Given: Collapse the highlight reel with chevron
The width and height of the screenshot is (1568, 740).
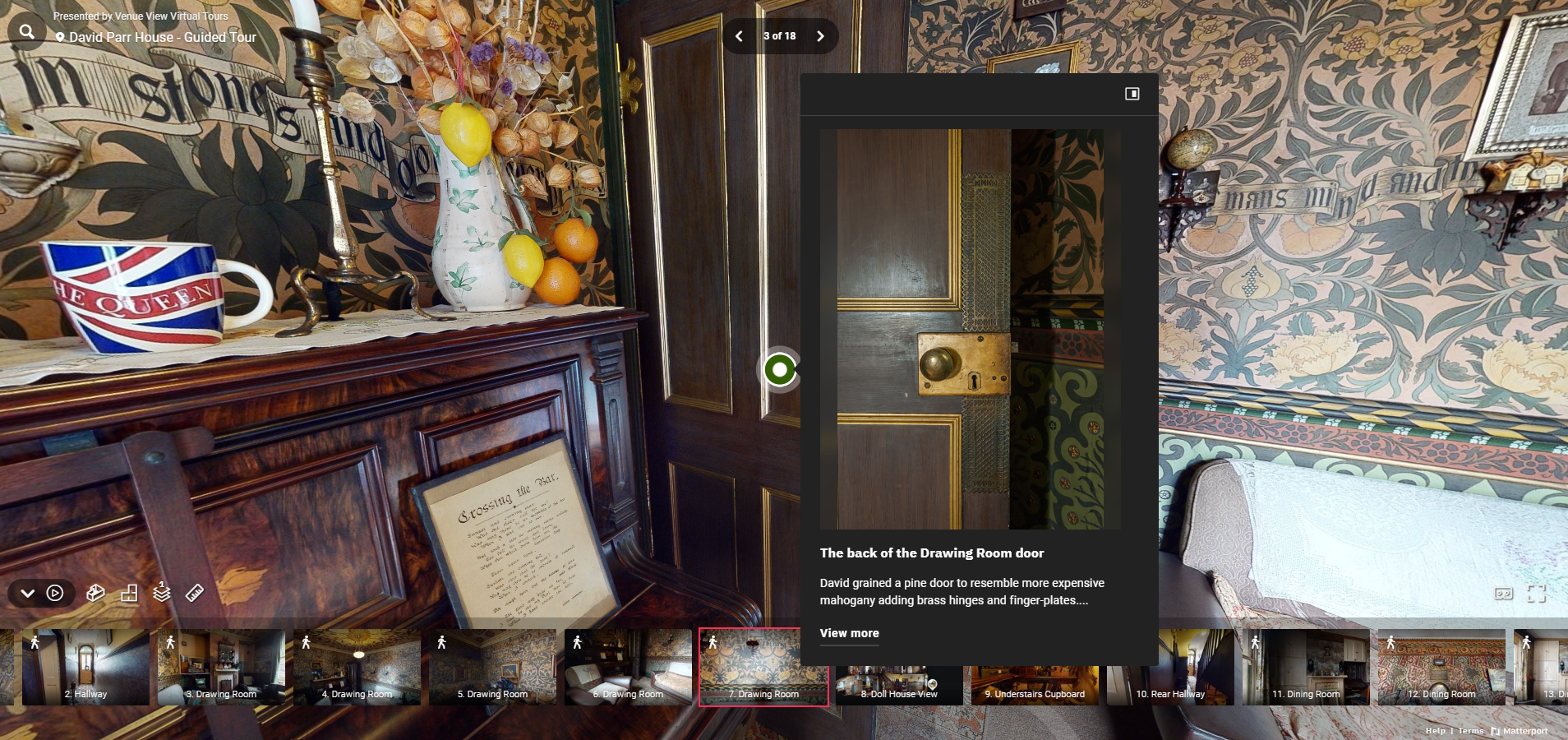Looking at the screenshot, I should (x=27, y=593).
